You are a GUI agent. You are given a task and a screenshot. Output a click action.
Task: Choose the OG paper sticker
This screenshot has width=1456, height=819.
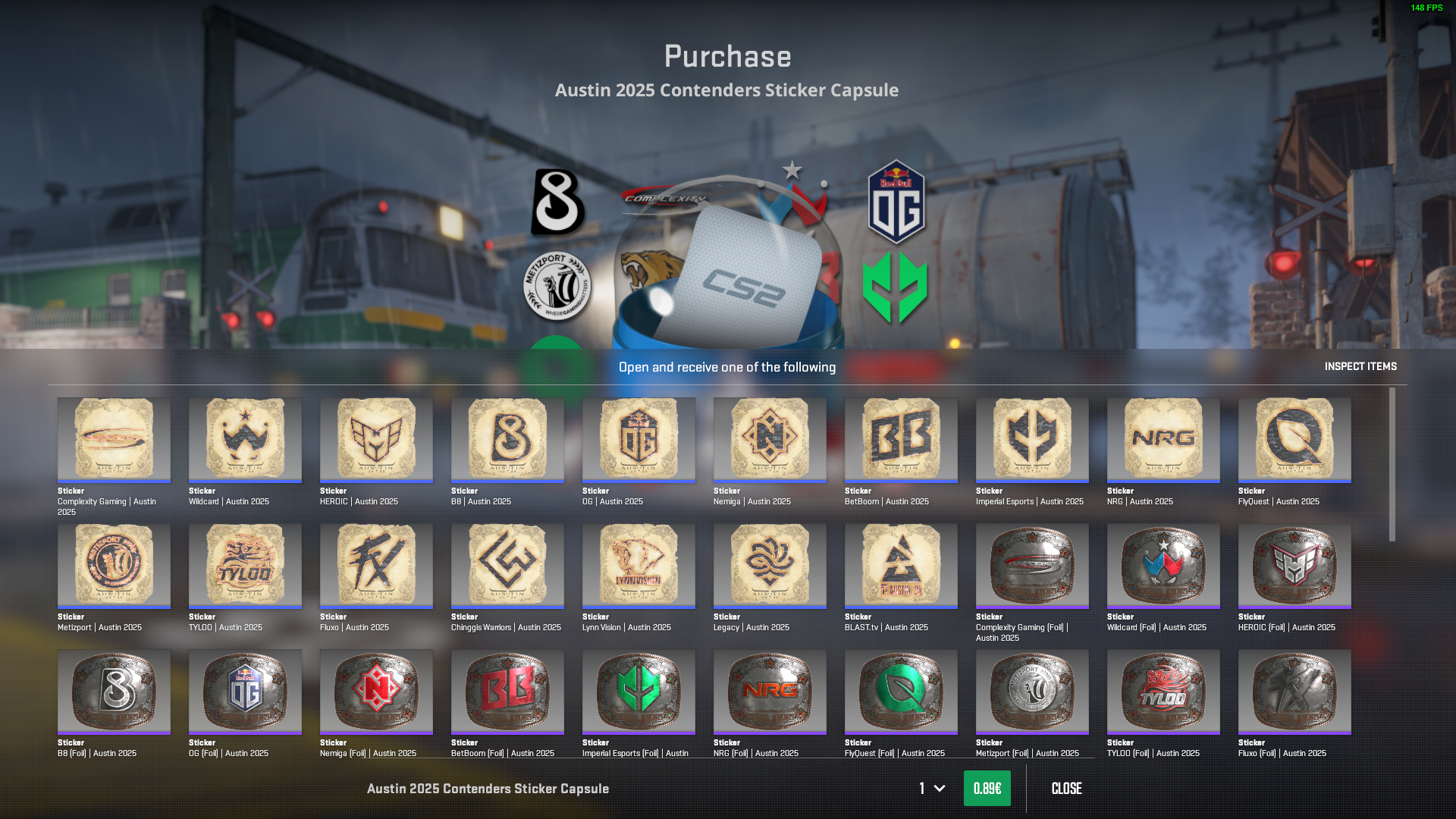pos(639,439)
